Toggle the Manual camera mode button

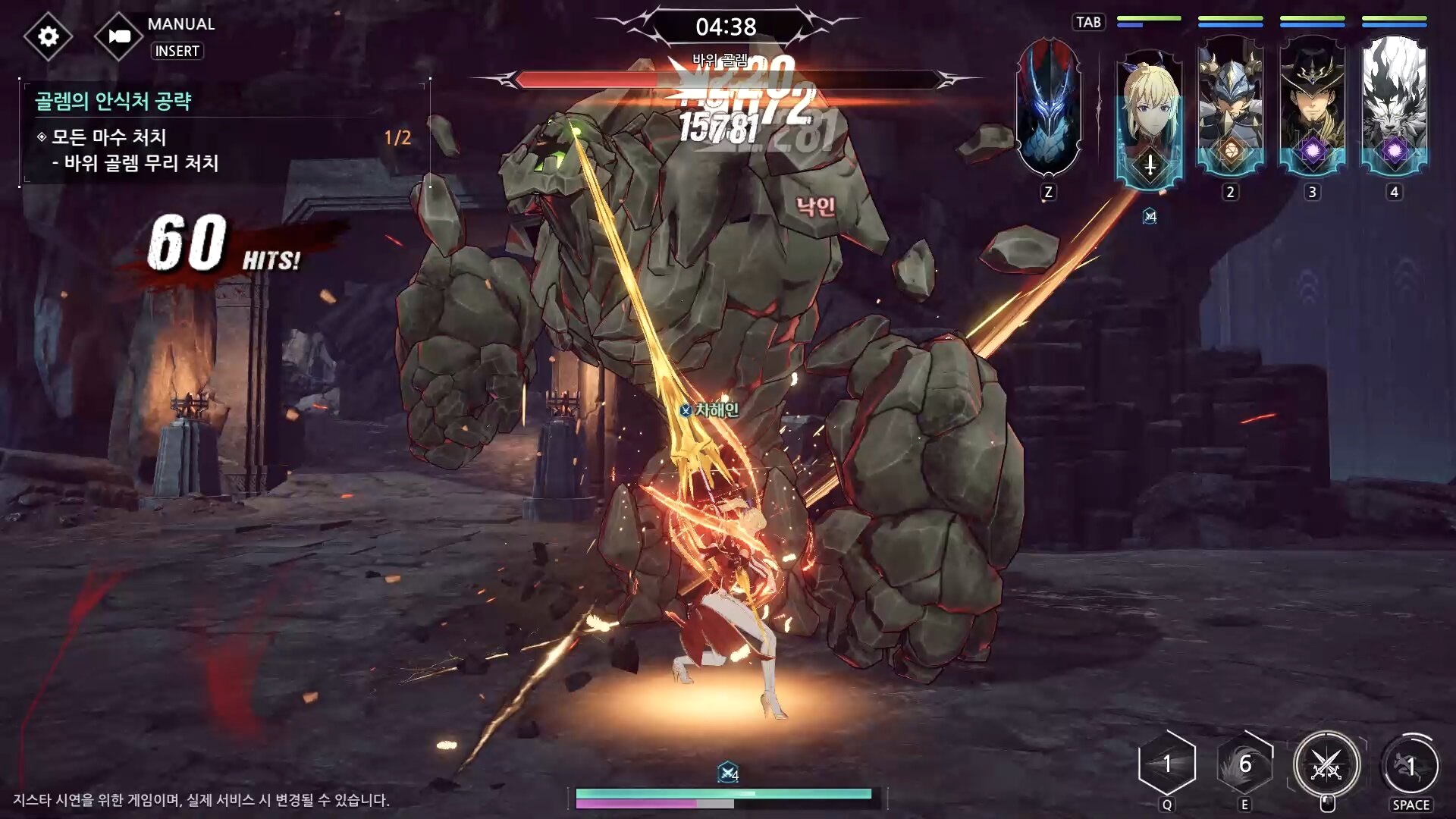[119, 36]
